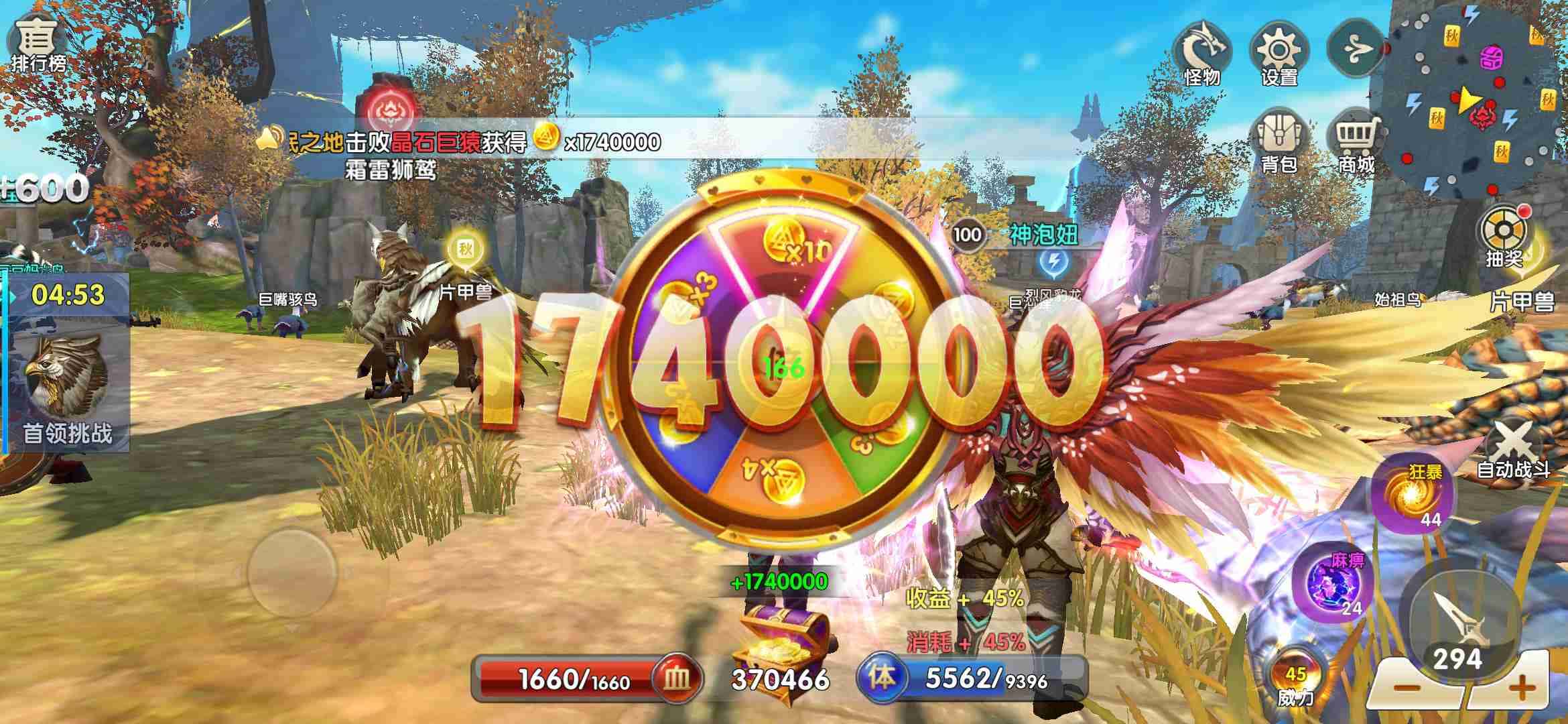Open the 怪物 monster menu
The image size is (1568, 724).
(1201, 55)
